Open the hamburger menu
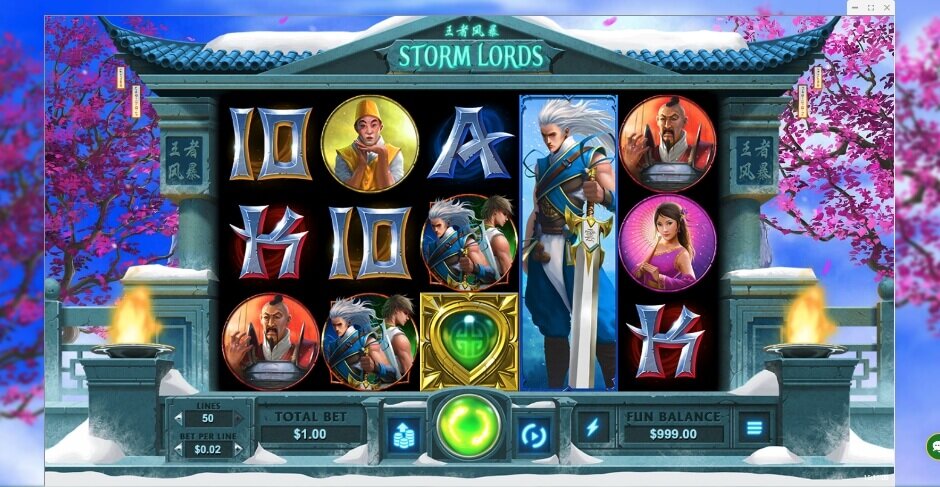Screen dimensions: 940x487 click(753, 428)
